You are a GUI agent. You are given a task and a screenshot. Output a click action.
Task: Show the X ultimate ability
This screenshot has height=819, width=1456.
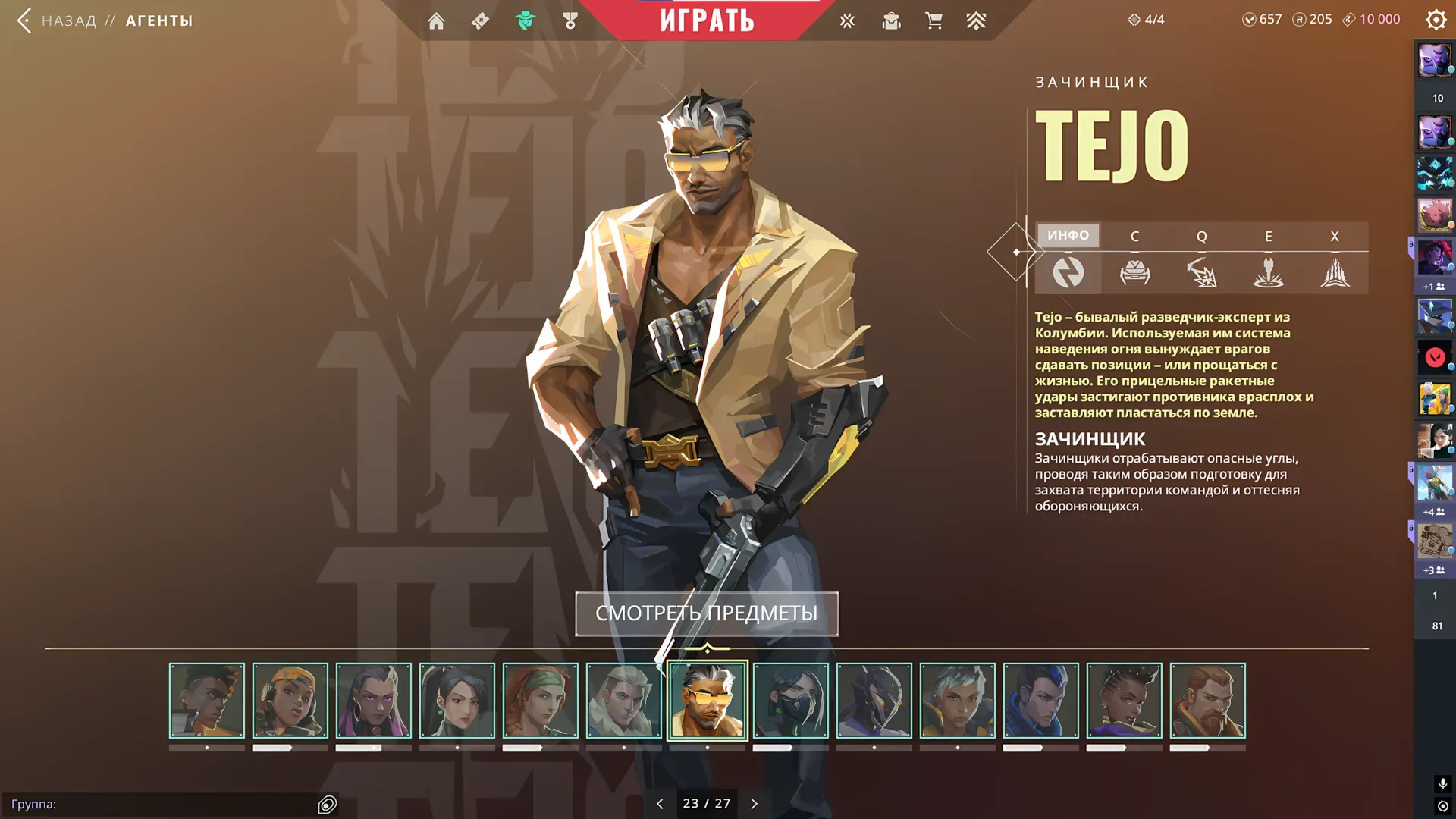1335,260
